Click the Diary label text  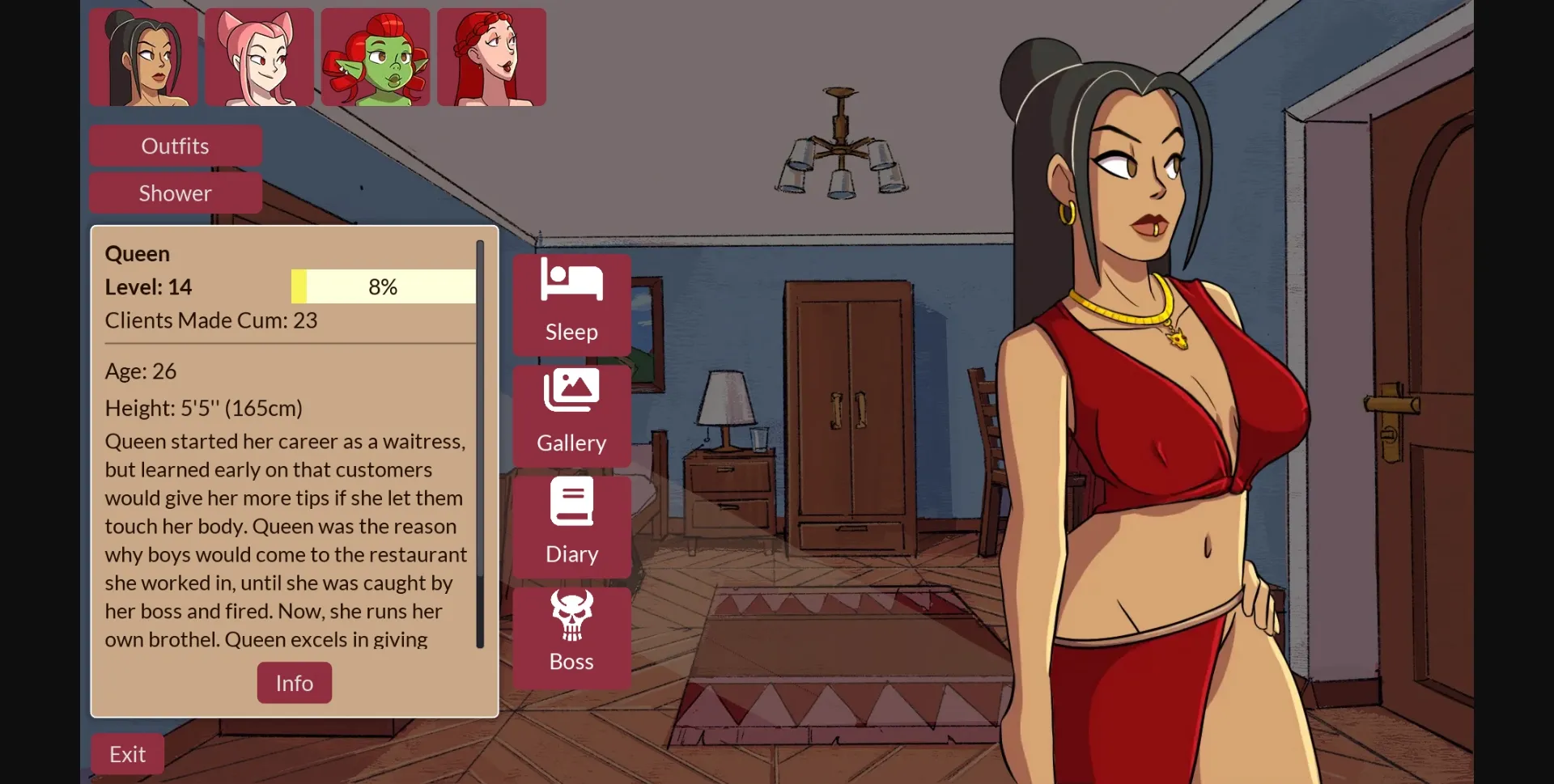click(x=571, y=553)
